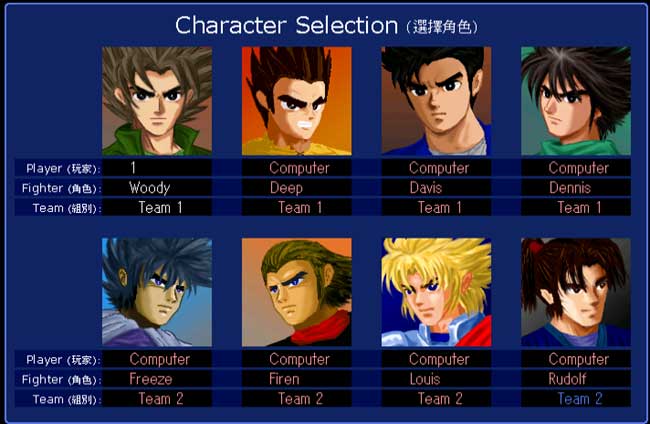Select Woody's Team 1 field
The image size is (650, 424).
[157, 208]
